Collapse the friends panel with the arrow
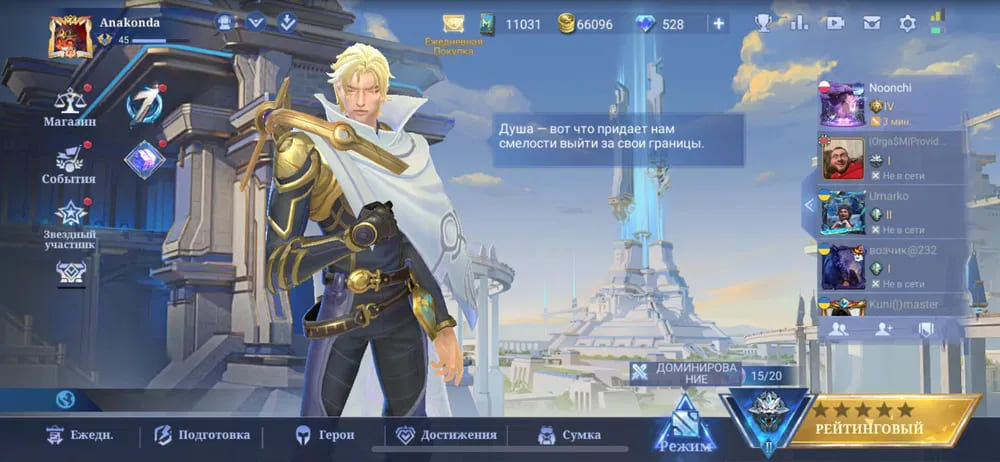This screenshot has width=1000, height=462. coord(809,205)
